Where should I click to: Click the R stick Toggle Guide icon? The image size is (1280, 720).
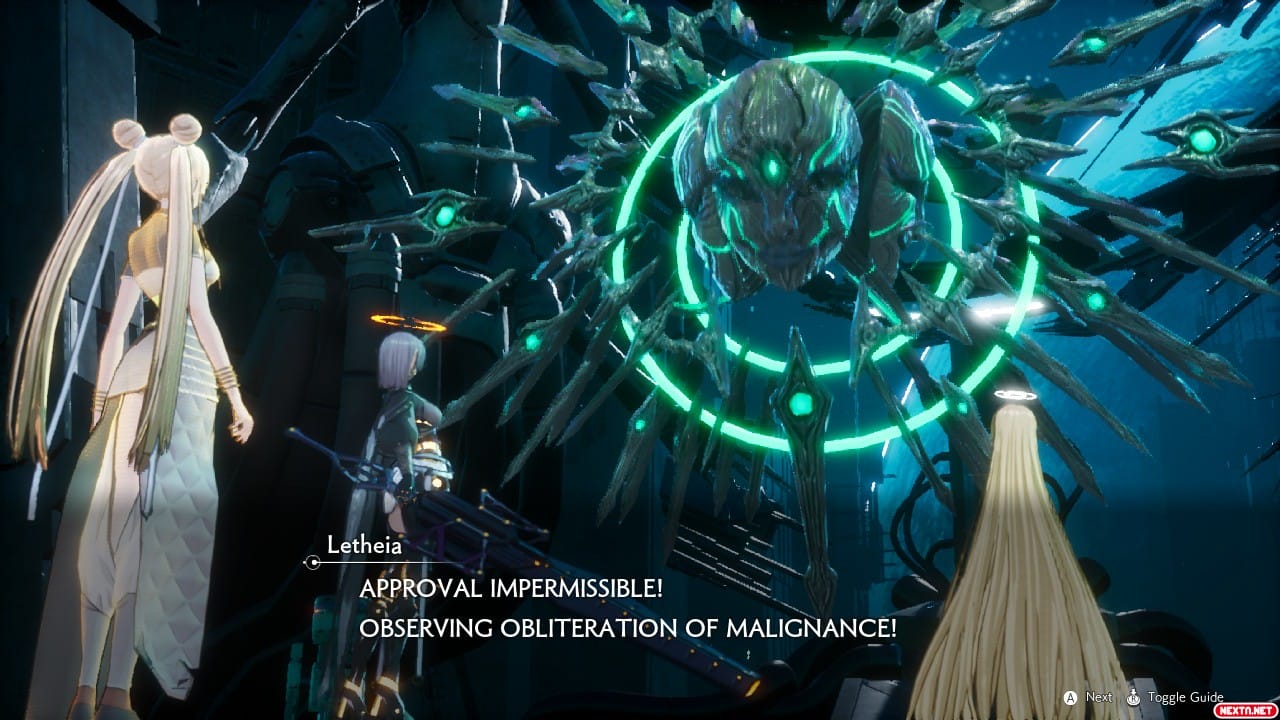pos(1134,696)
